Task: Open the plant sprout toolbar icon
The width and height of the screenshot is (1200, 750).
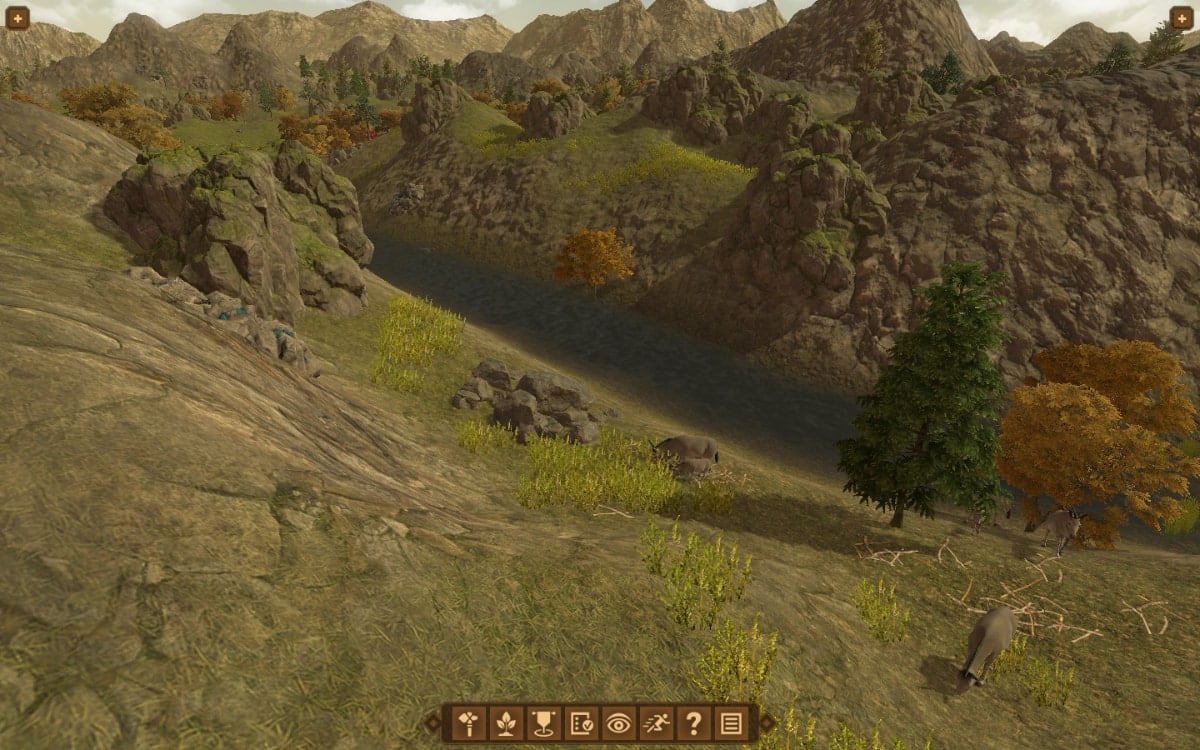Action: [507, 722]
